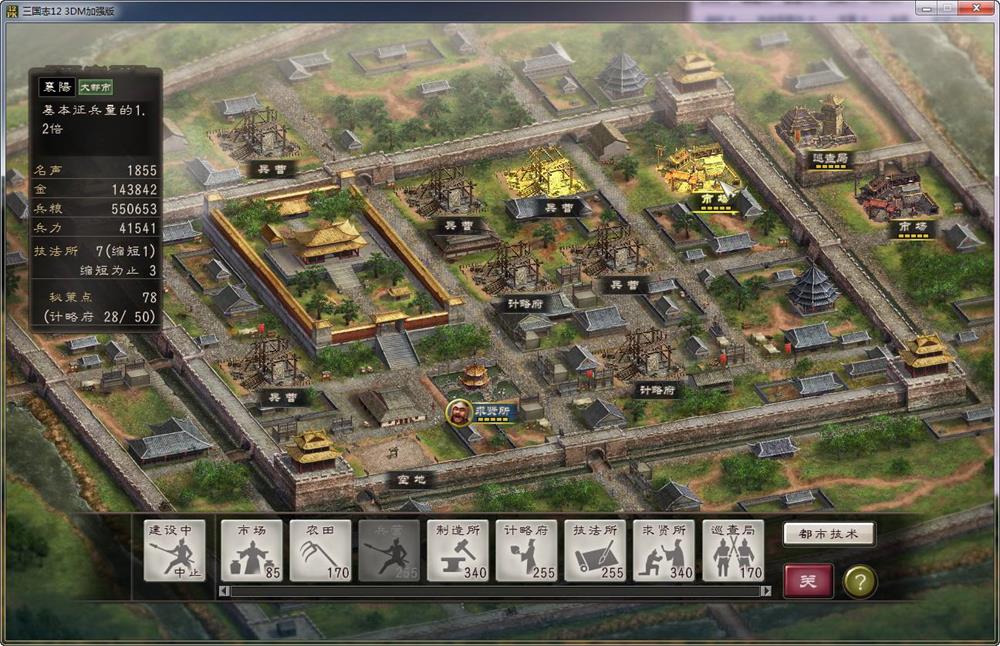Select the 市场 market build option
This screenshot has height=646, width=1000.
click(251, 550)
